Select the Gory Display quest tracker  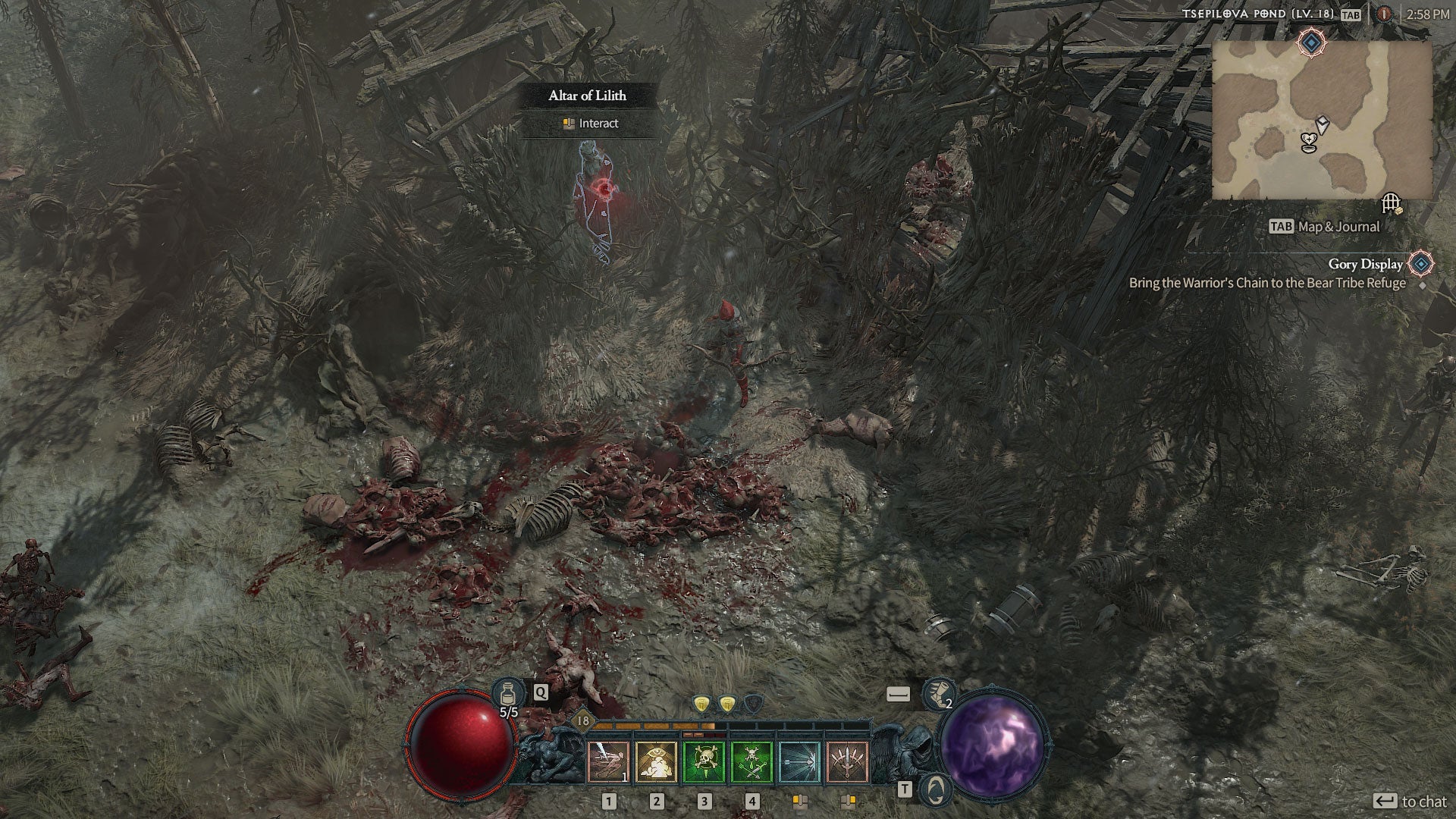pos(1365,264)
